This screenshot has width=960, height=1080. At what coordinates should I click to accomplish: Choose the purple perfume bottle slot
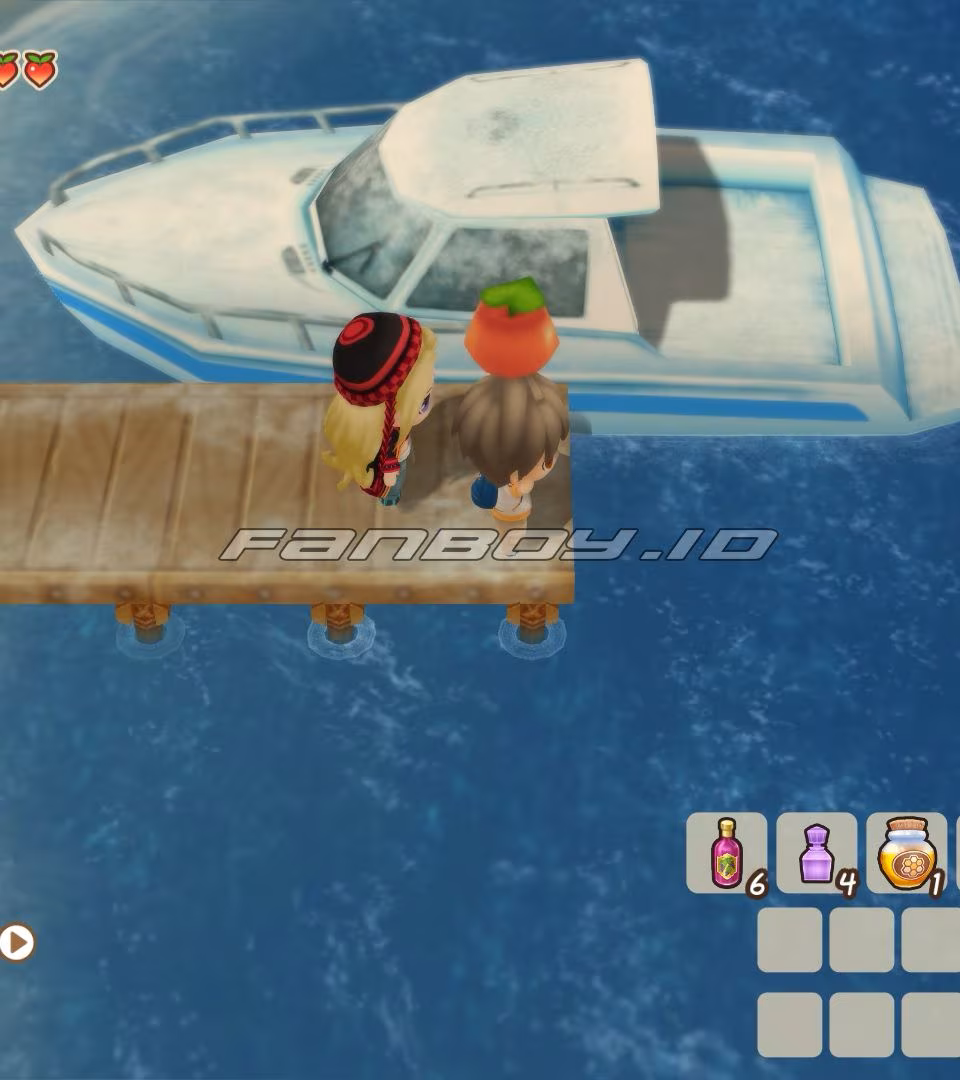816,853
